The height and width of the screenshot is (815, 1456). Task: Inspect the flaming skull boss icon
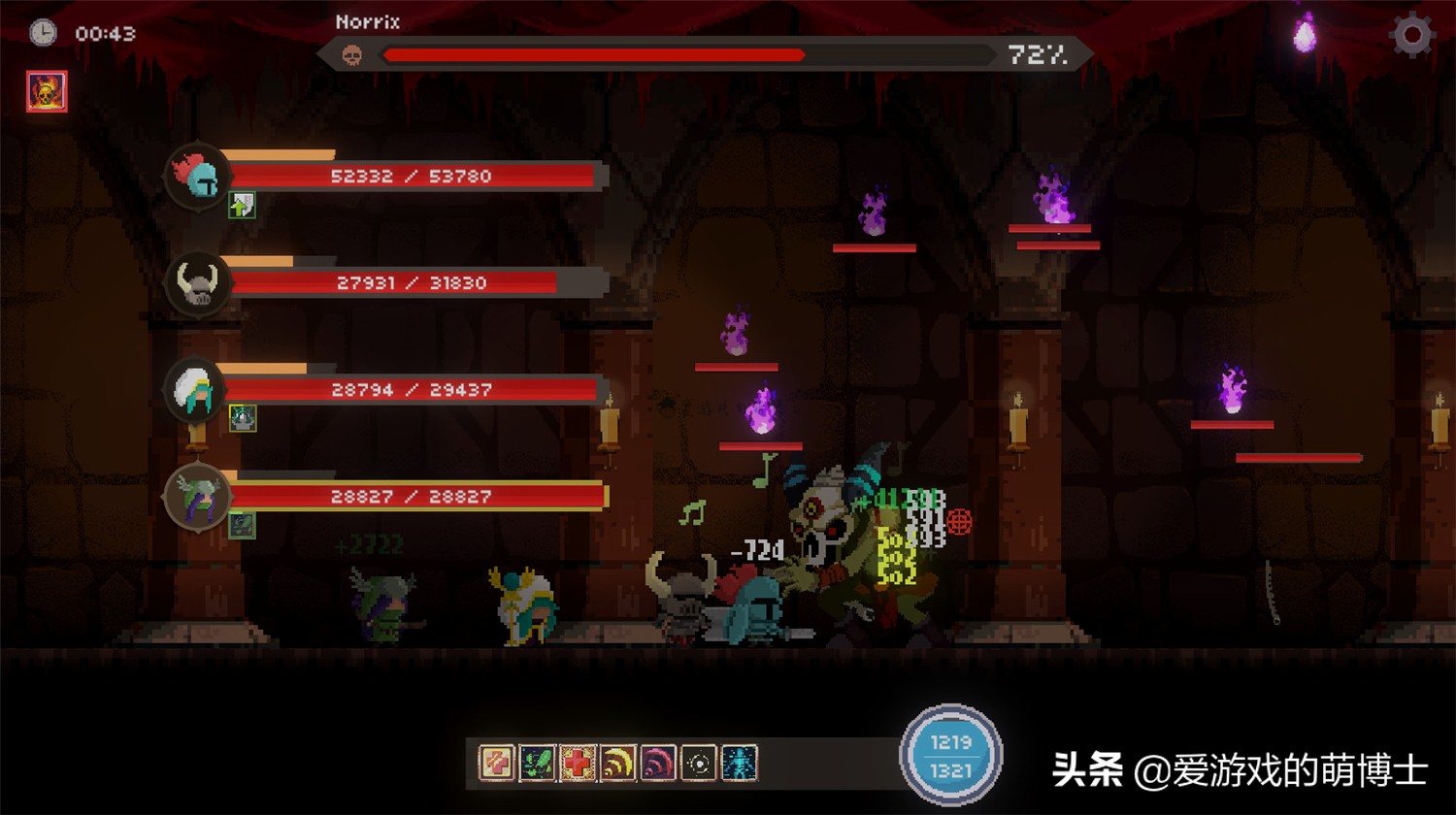click(x=47, y=92)
